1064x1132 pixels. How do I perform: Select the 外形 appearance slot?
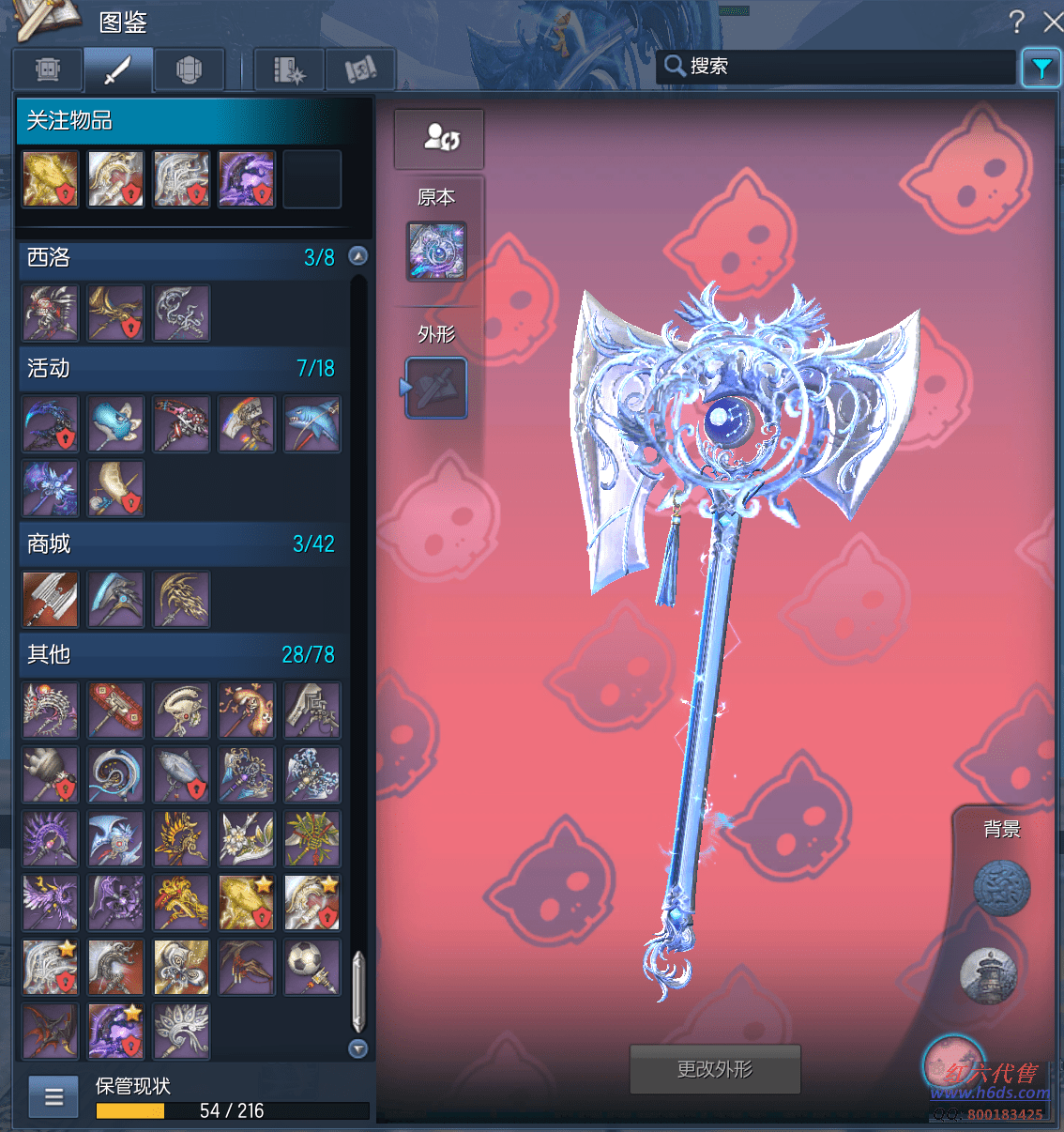pos(436,388)
